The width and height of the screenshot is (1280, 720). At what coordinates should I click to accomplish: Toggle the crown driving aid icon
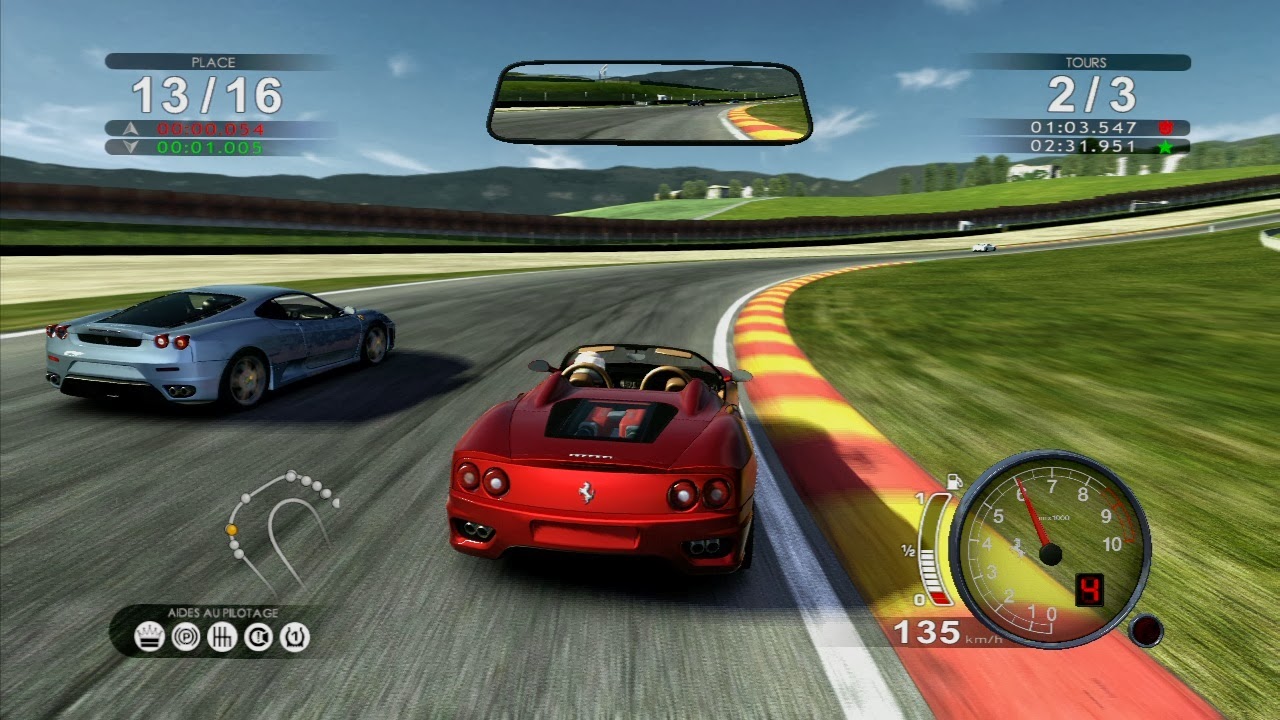(150, 637)
